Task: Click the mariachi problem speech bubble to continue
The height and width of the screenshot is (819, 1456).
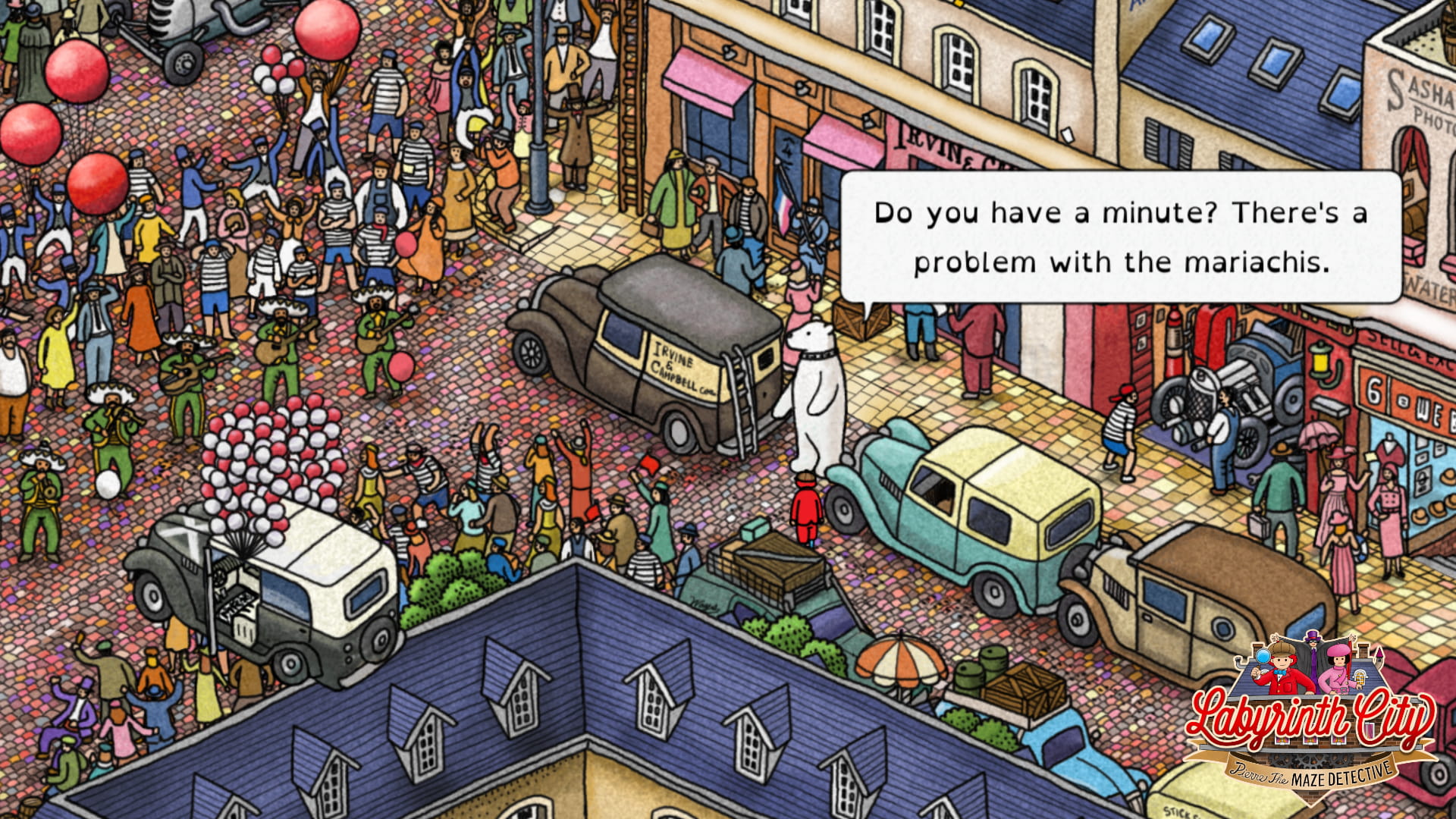Action: 1120,237
